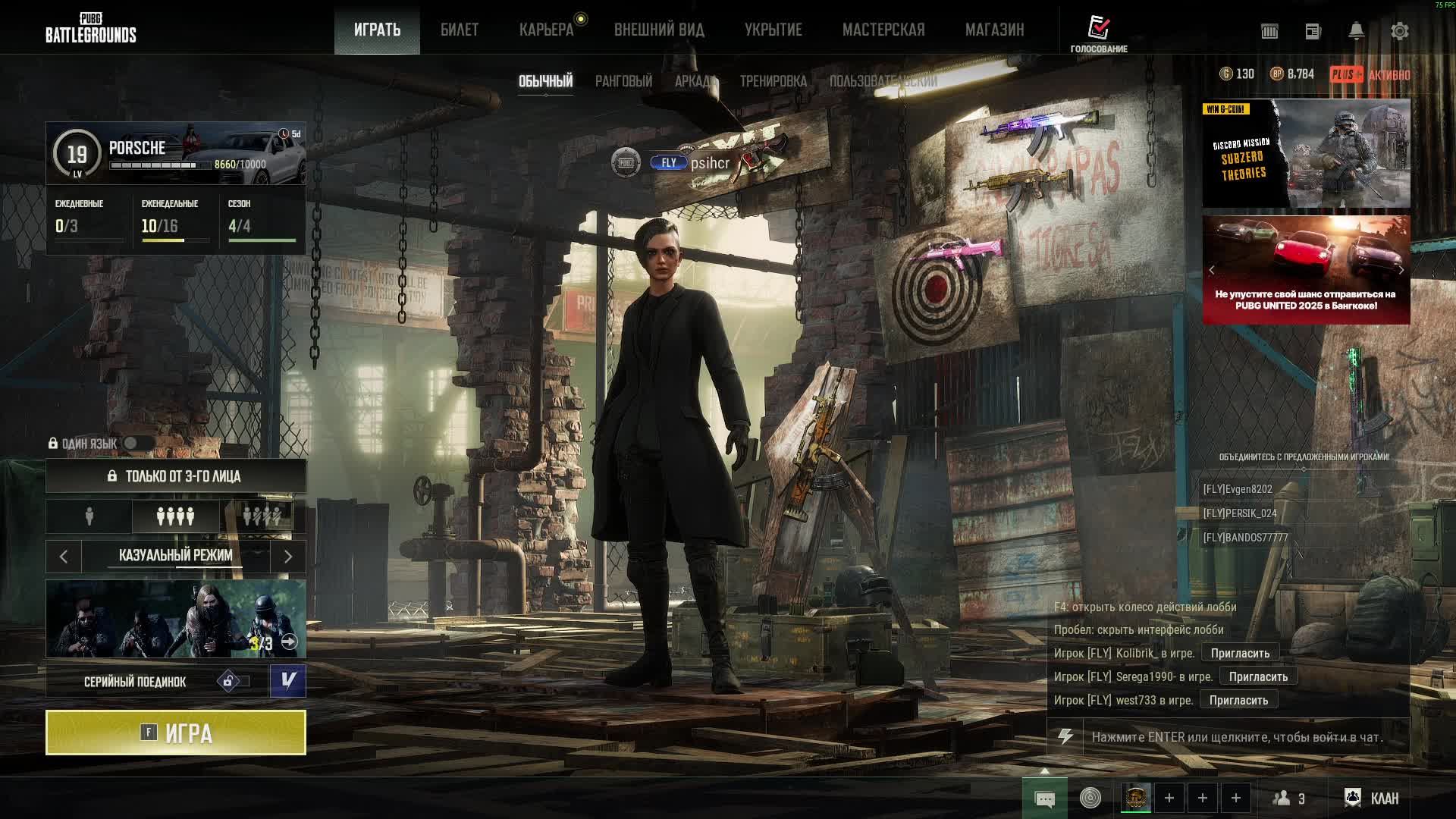Open the PUBG UNITED 2025 banner
This screenshot has width=1456, height=819.
1306,270
